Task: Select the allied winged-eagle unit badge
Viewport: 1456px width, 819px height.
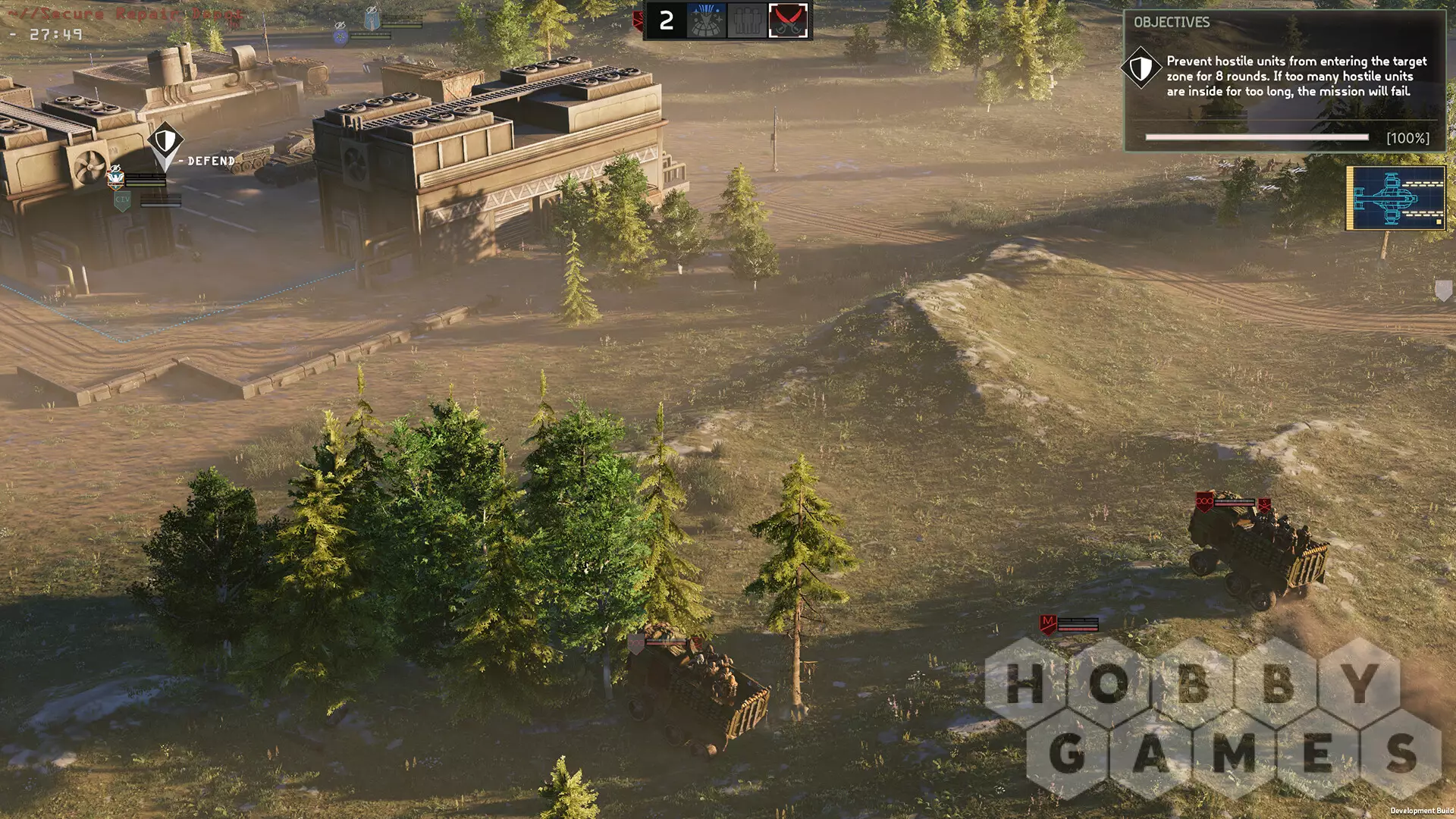Action: [x=115, y=178]
